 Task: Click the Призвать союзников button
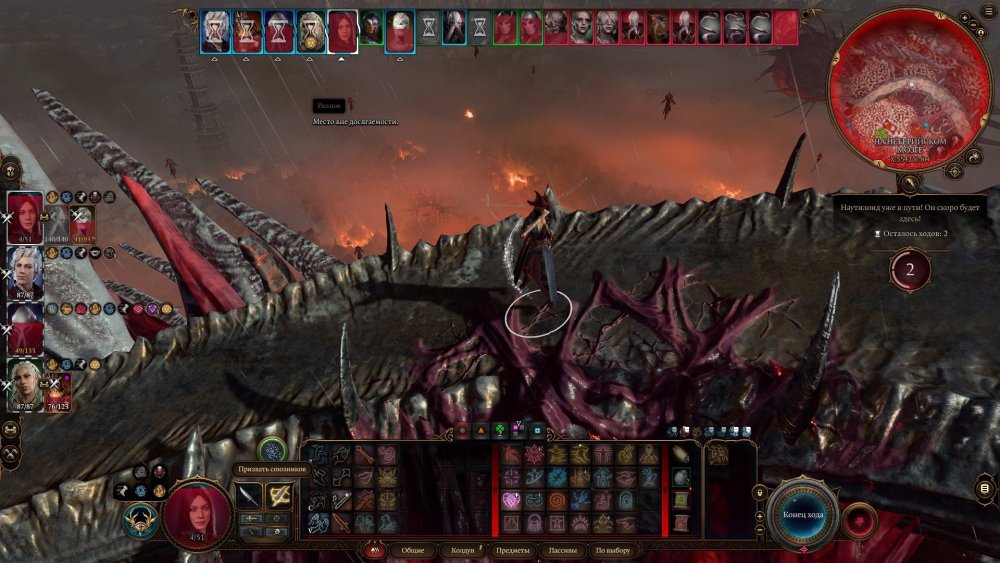pyautogui.click(x=271, y=452)
